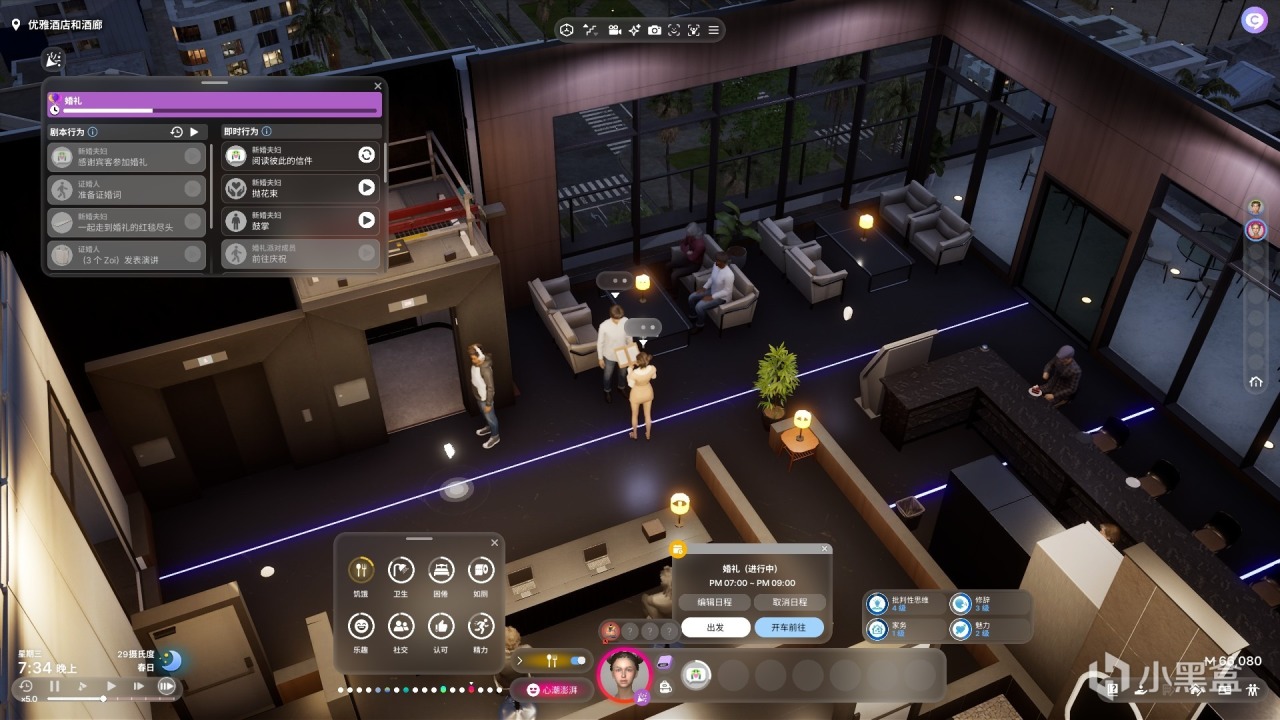Viewport: 1280px width, 720px height.
Task: Close the wedding event panel
Action: (378, 86)
